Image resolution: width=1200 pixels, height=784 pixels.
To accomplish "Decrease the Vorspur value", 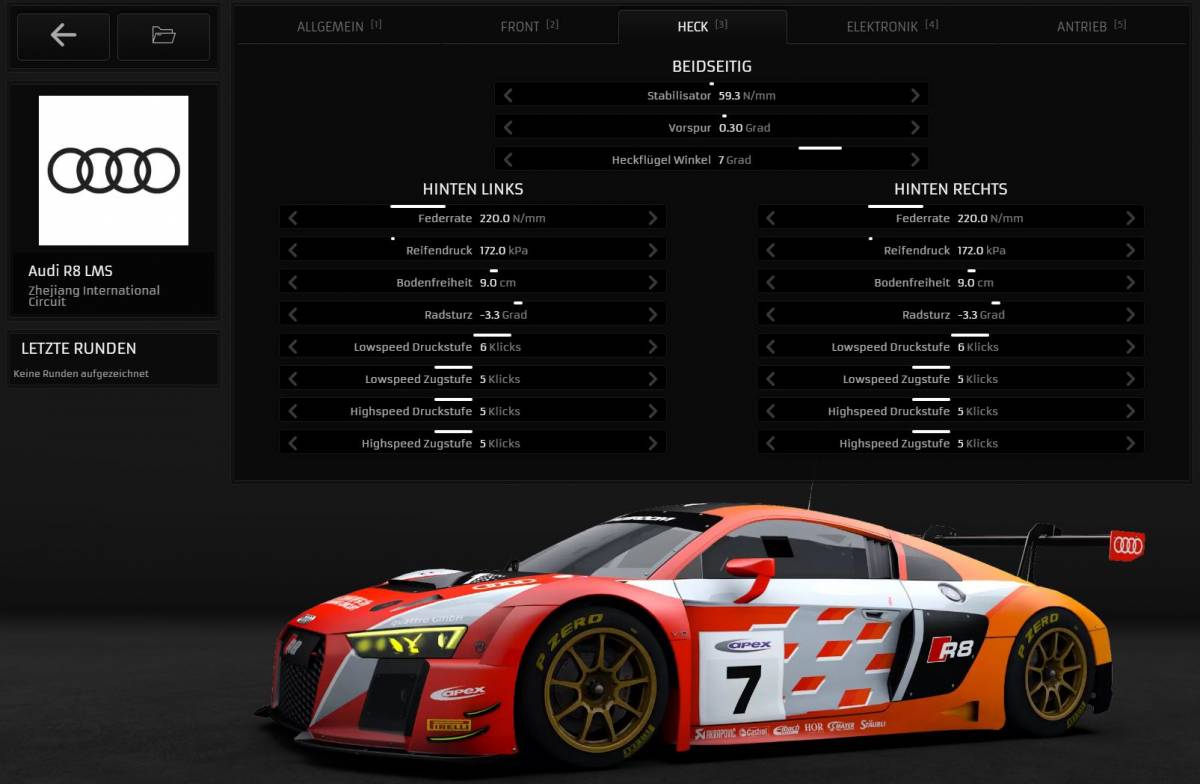I will pyautogui.click(x=508, y=128).
